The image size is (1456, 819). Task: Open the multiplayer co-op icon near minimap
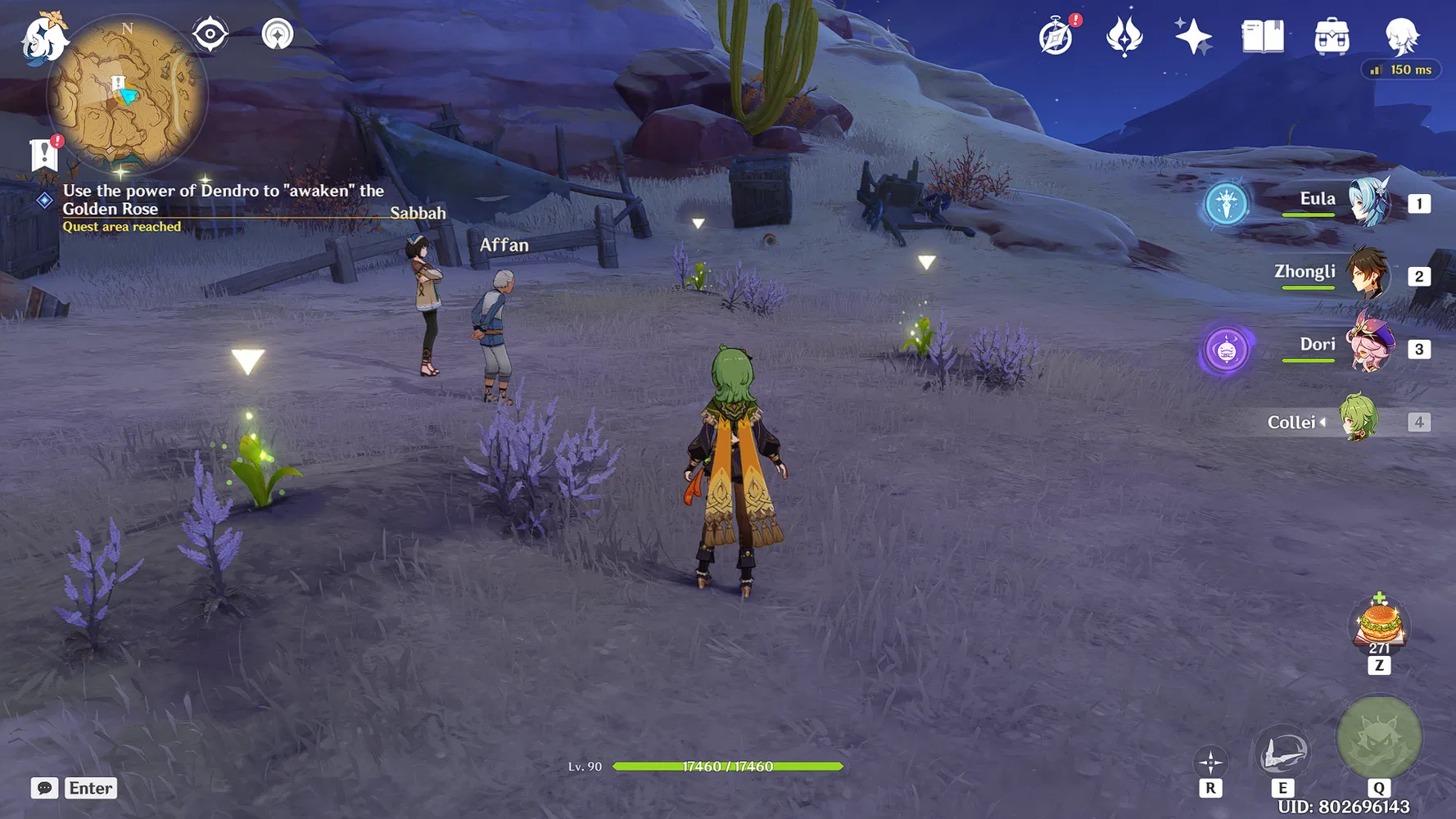pyautogui.click(x=278, y=34)
